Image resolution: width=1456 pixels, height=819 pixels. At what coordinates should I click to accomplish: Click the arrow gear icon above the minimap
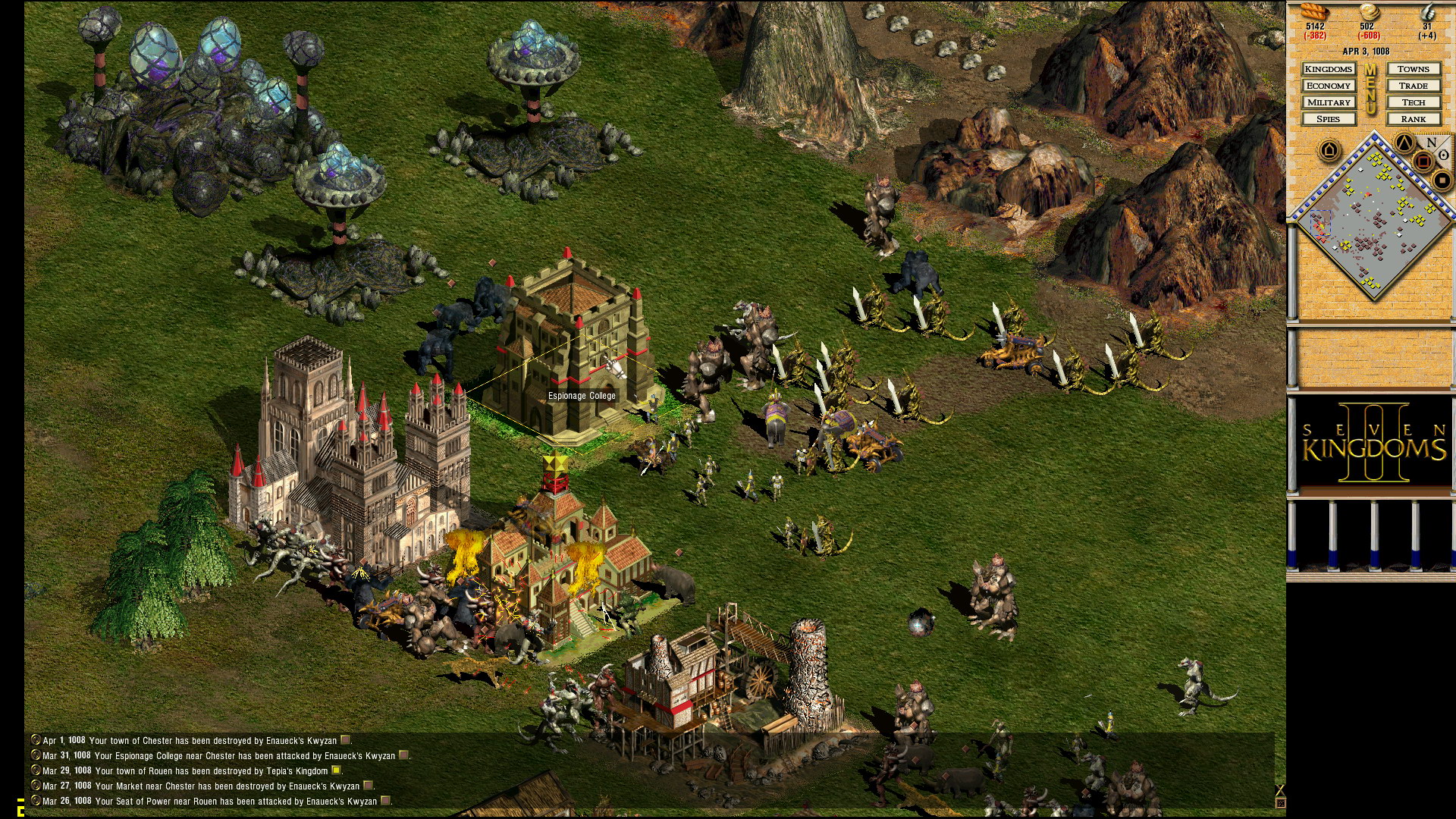[1404, 142]
